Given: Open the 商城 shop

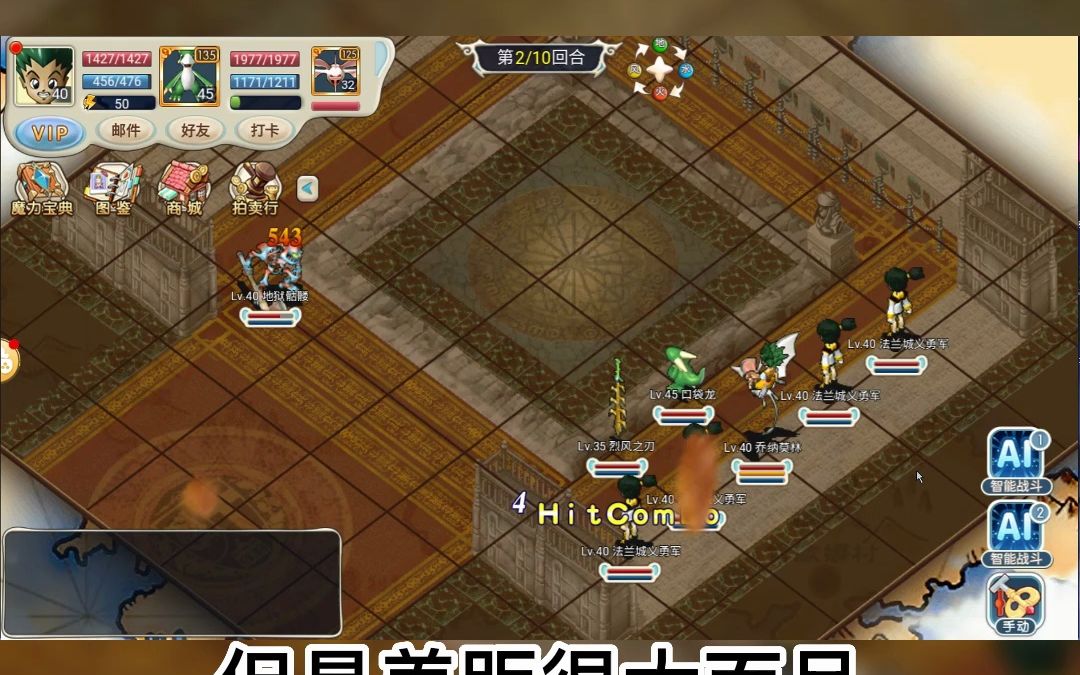Looking at the screenshot, I should coord(183,189).
